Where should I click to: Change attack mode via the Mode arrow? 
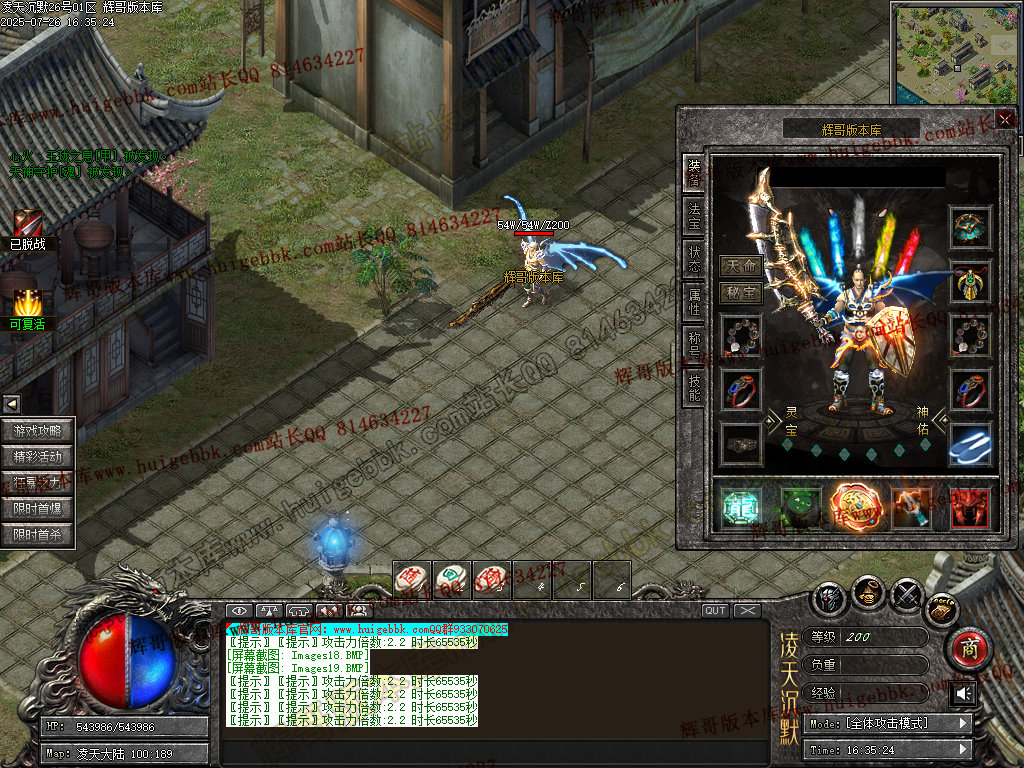pos(963,723)
